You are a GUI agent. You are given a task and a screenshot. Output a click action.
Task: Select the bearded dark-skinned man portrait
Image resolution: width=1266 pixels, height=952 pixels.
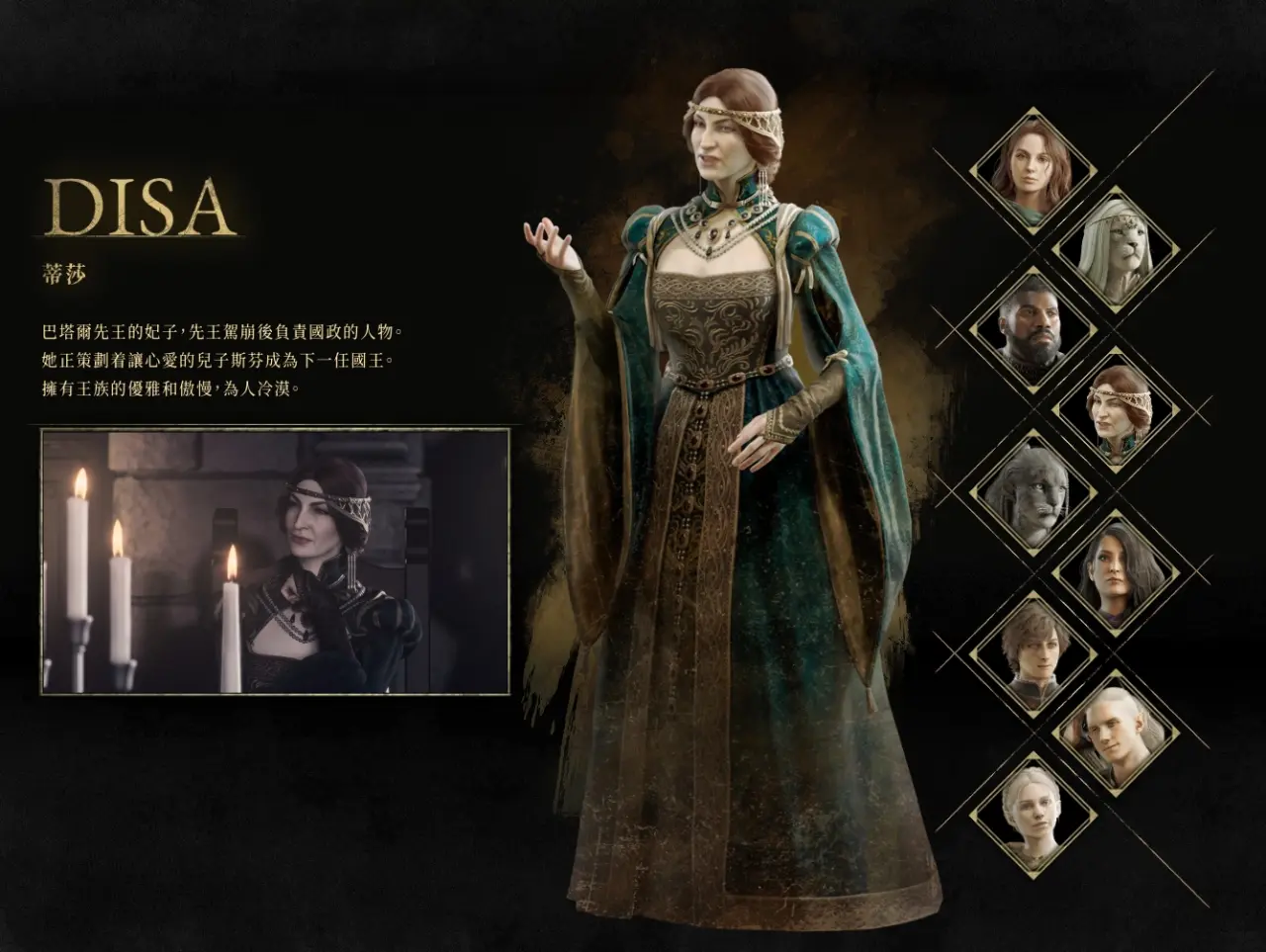pos(1034,329)
